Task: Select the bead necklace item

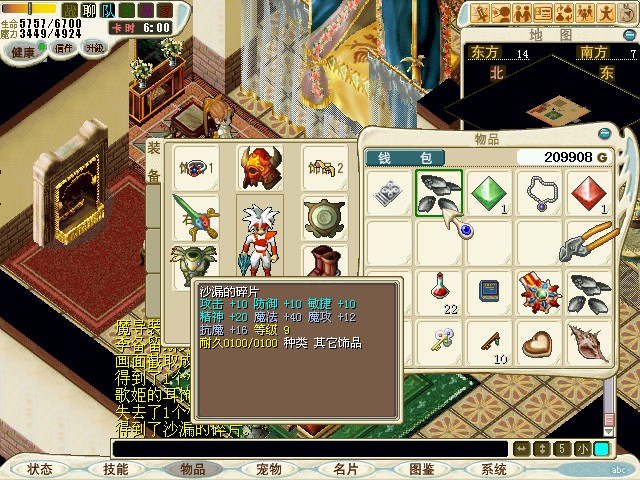Action: 540,193
